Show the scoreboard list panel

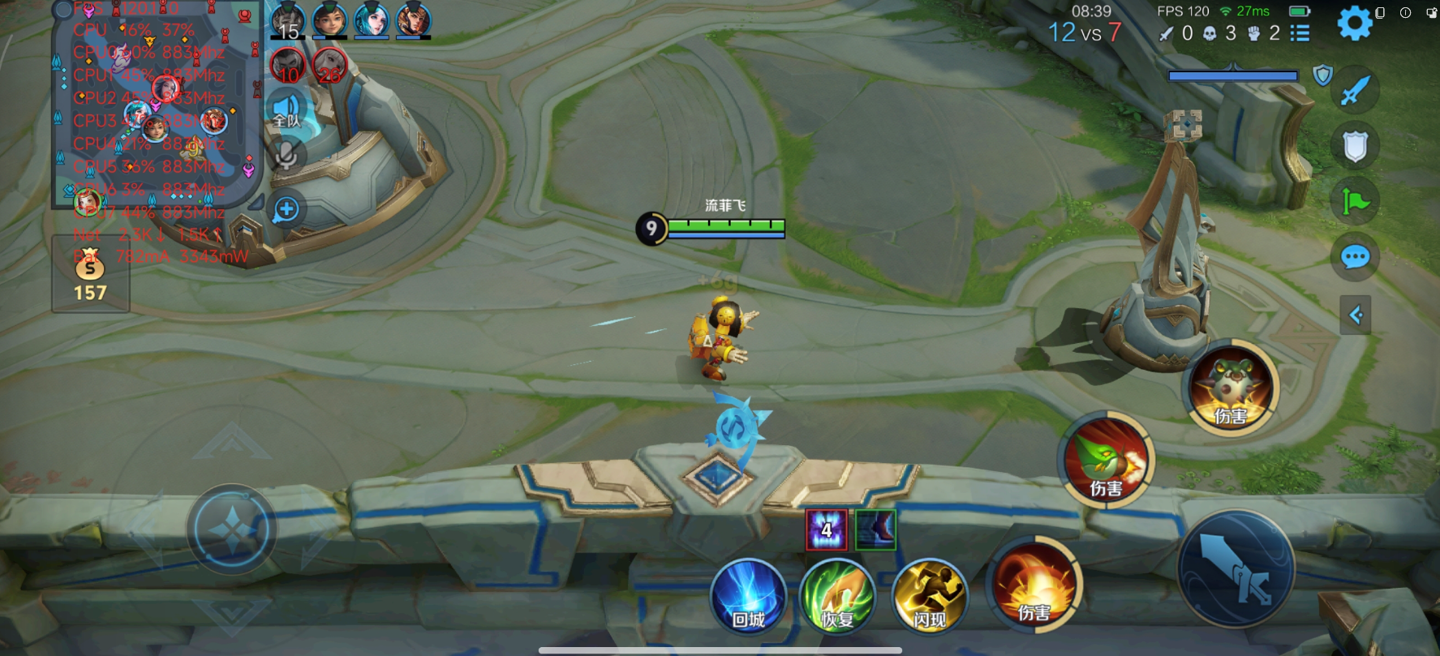(x=1300, y=33)
